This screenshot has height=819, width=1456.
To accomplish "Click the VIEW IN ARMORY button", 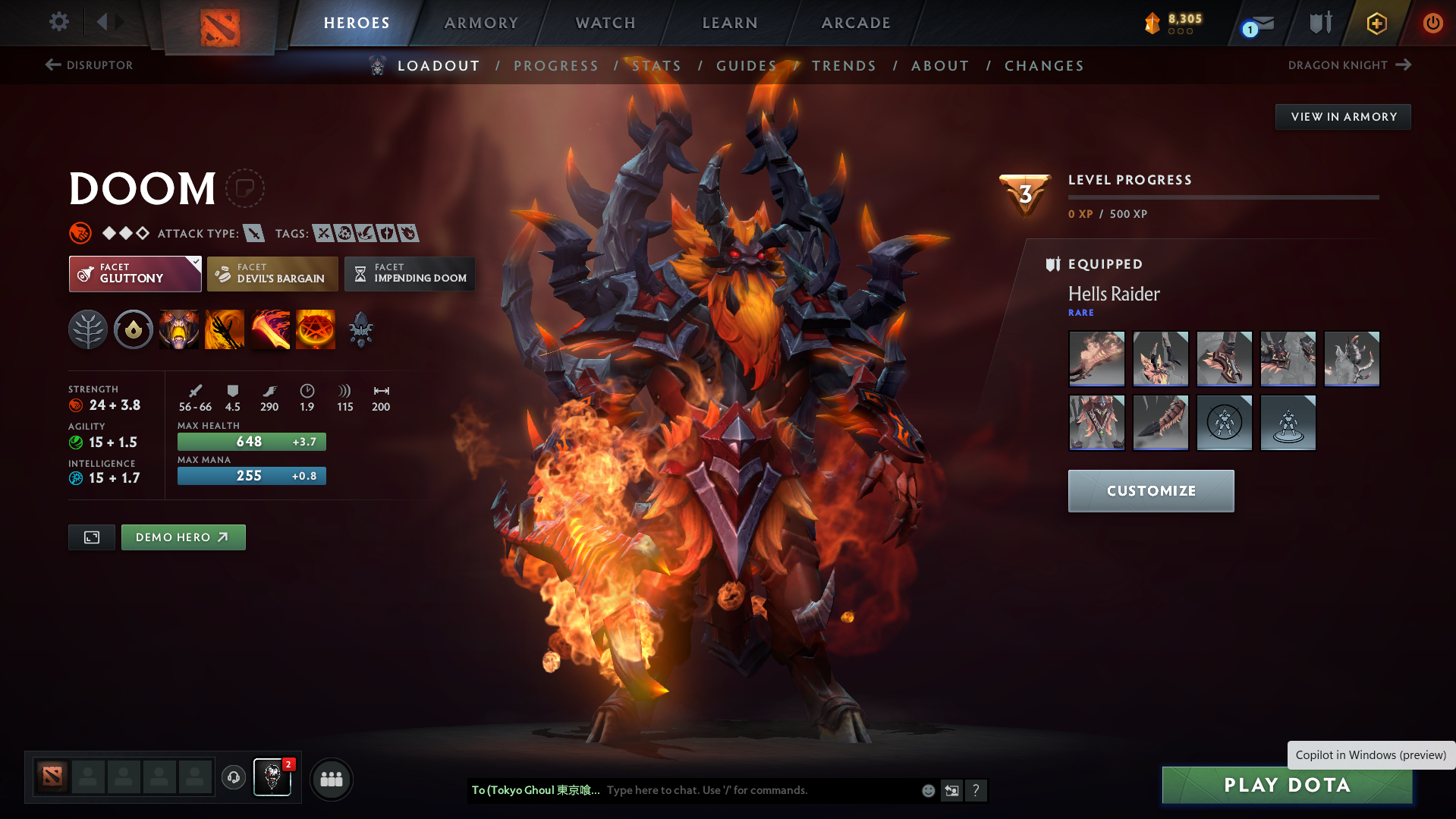I will pyautogui.click(x=1342, y=116).
